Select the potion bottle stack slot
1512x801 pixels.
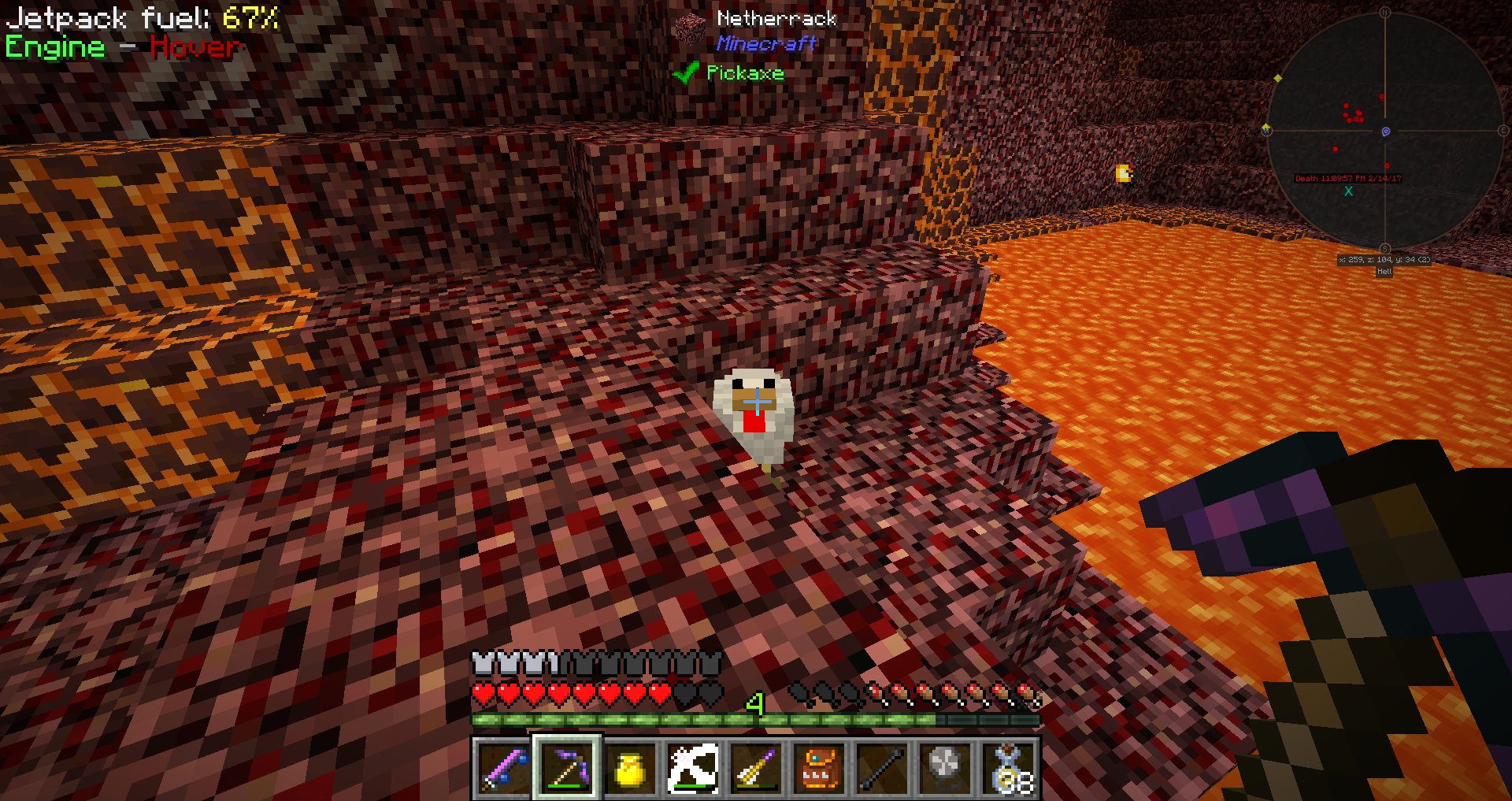(x=1010, y=768)
